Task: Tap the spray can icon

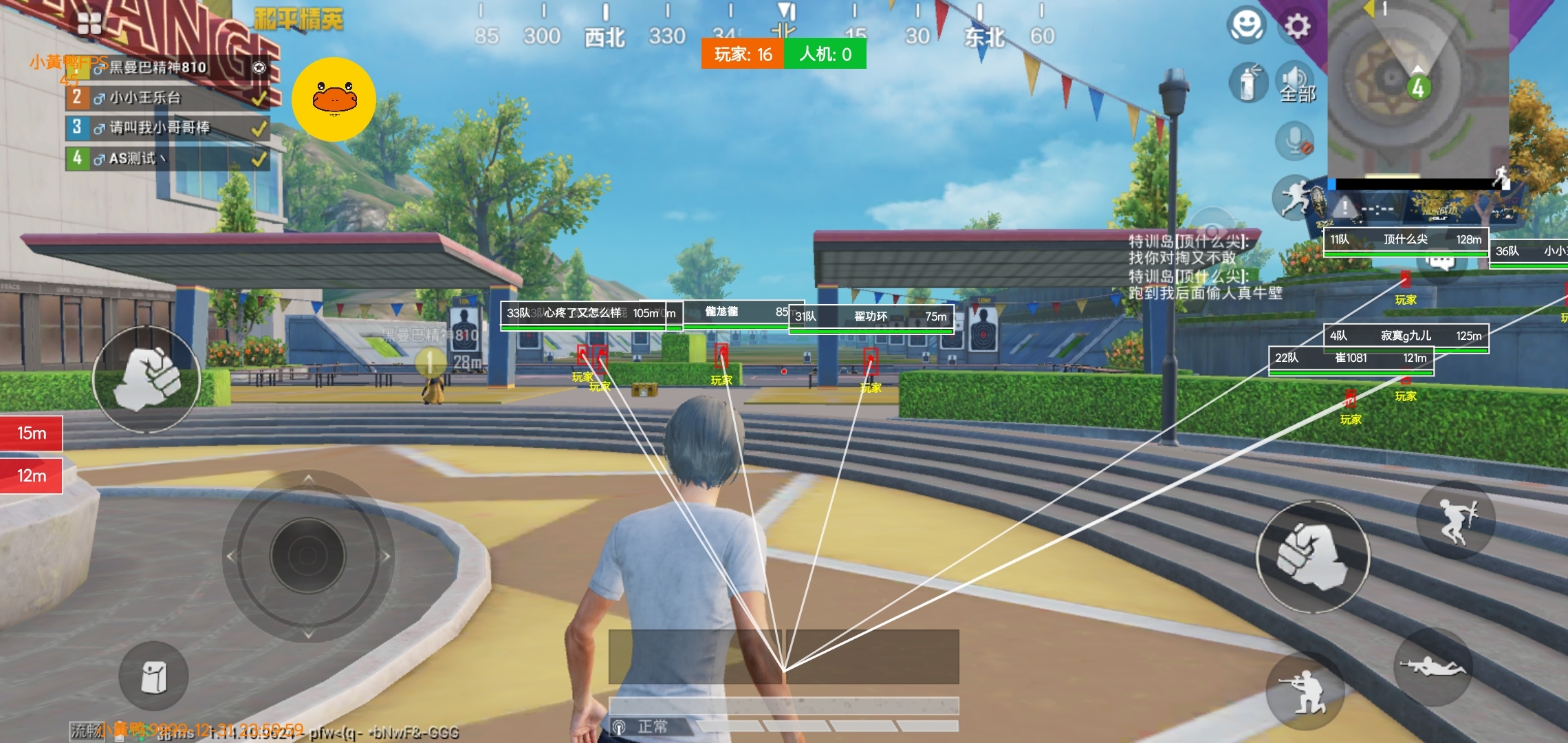Action: click(x=1248, y=82)
